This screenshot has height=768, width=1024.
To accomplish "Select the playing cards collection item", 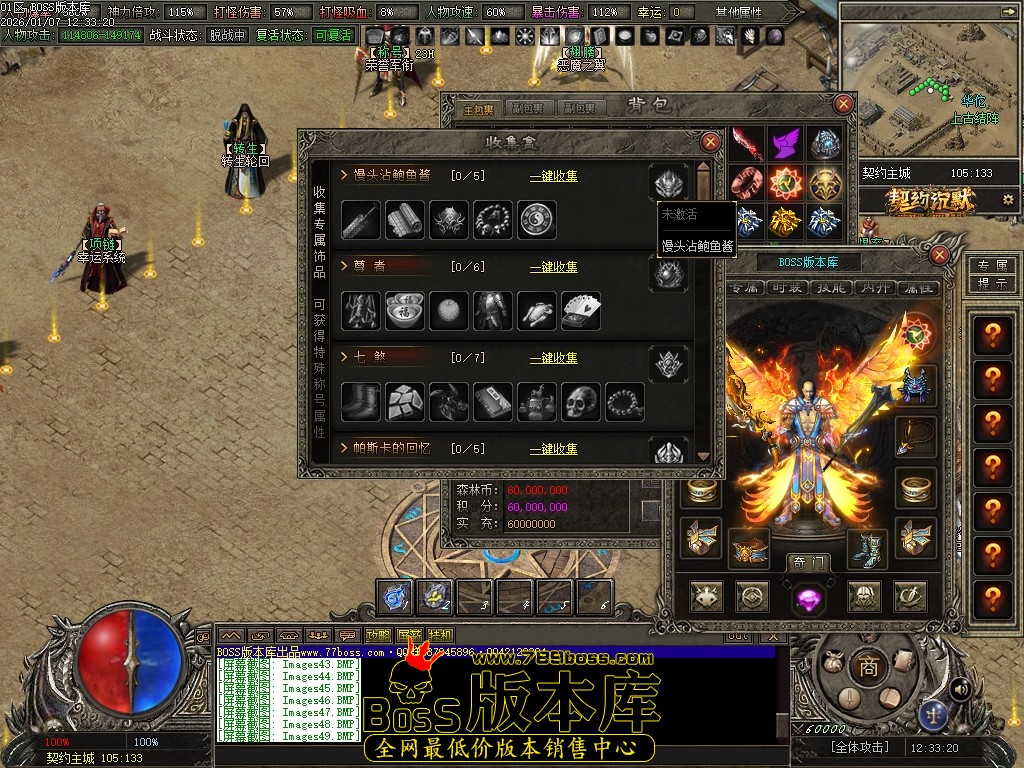I will [x=581, y=311].
